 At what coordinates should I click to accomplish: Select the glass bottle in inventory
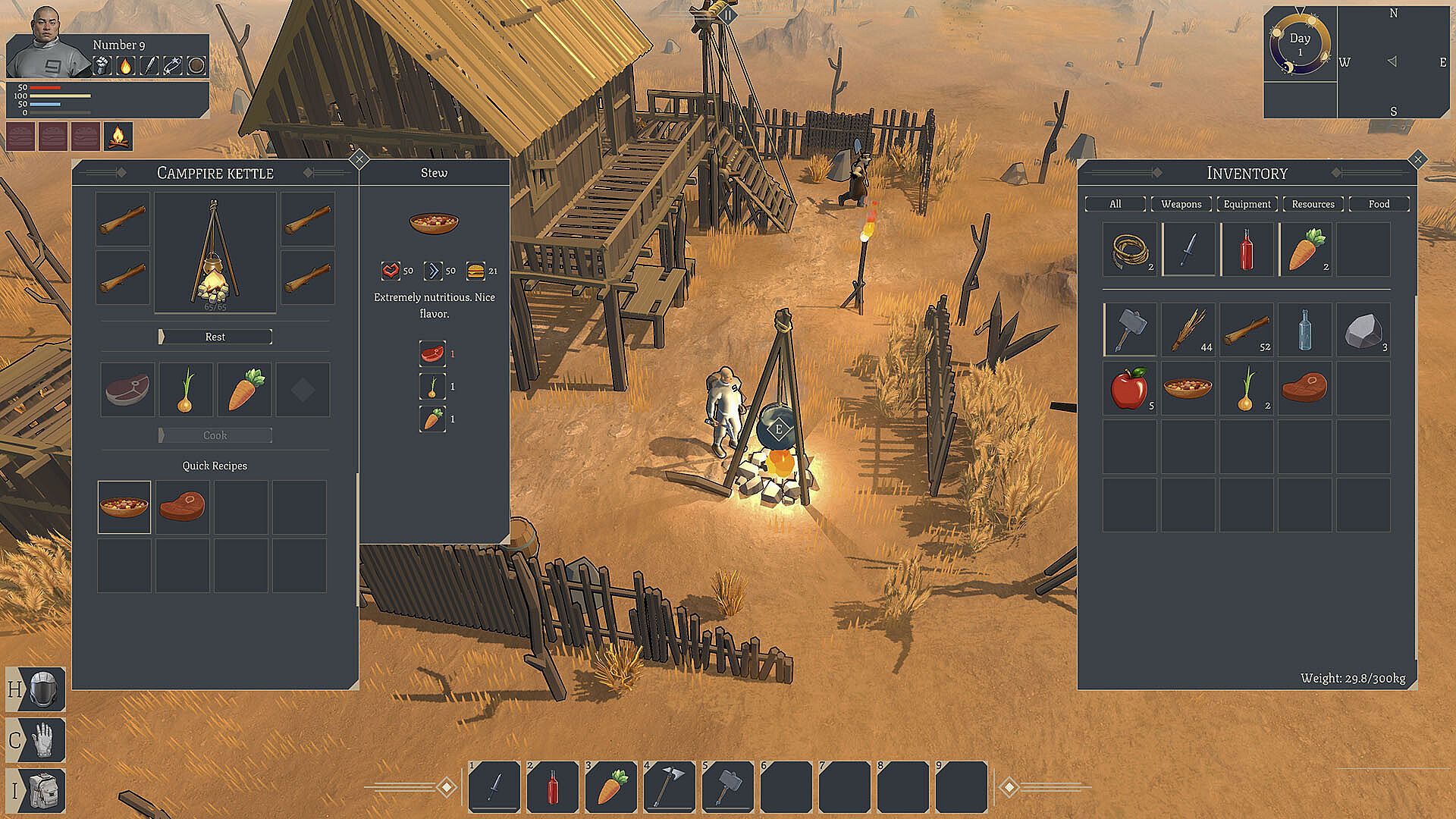tap(1304, 330)
